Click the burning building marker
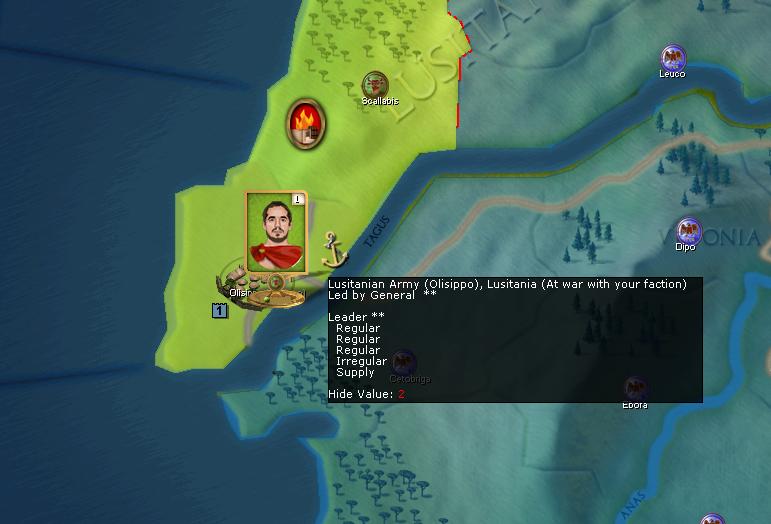 coord(304,124)
